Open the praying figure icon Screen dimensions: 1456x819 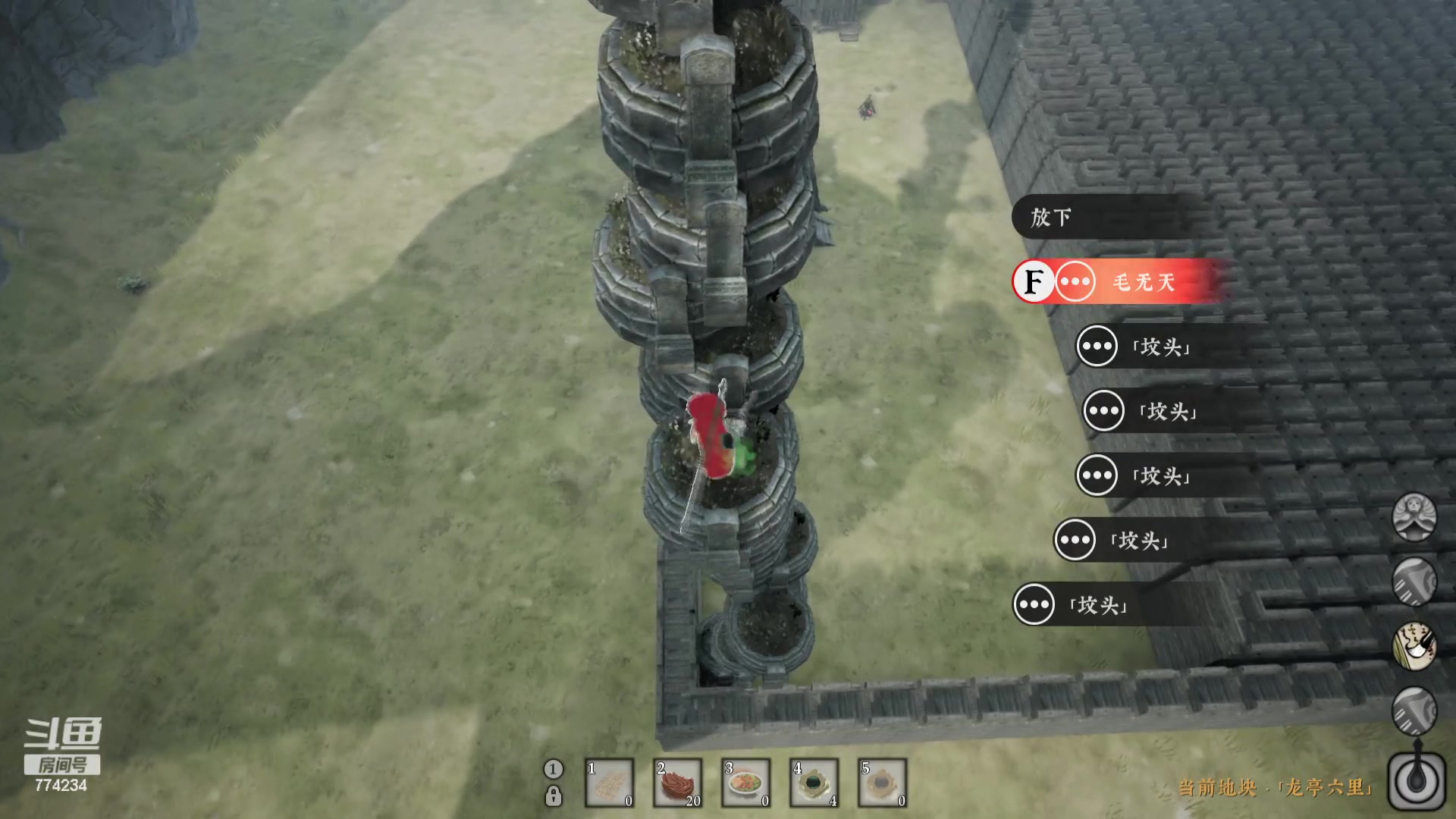click(x=1414, y=518)
